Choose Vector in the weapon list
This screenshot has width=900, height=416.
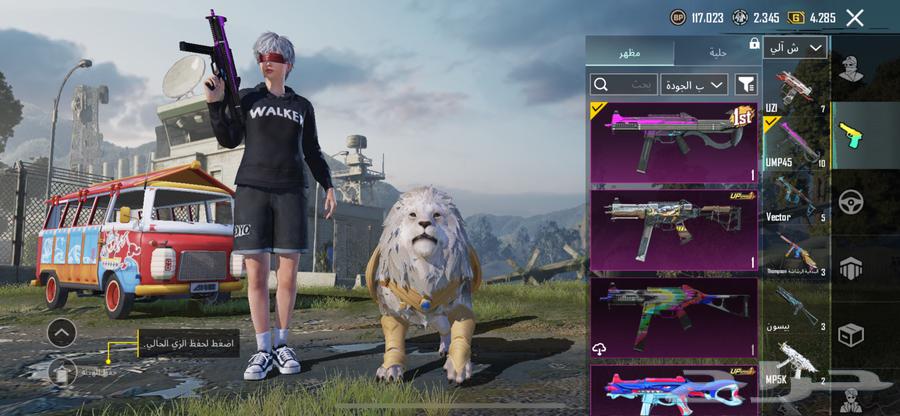pos(796,198)
